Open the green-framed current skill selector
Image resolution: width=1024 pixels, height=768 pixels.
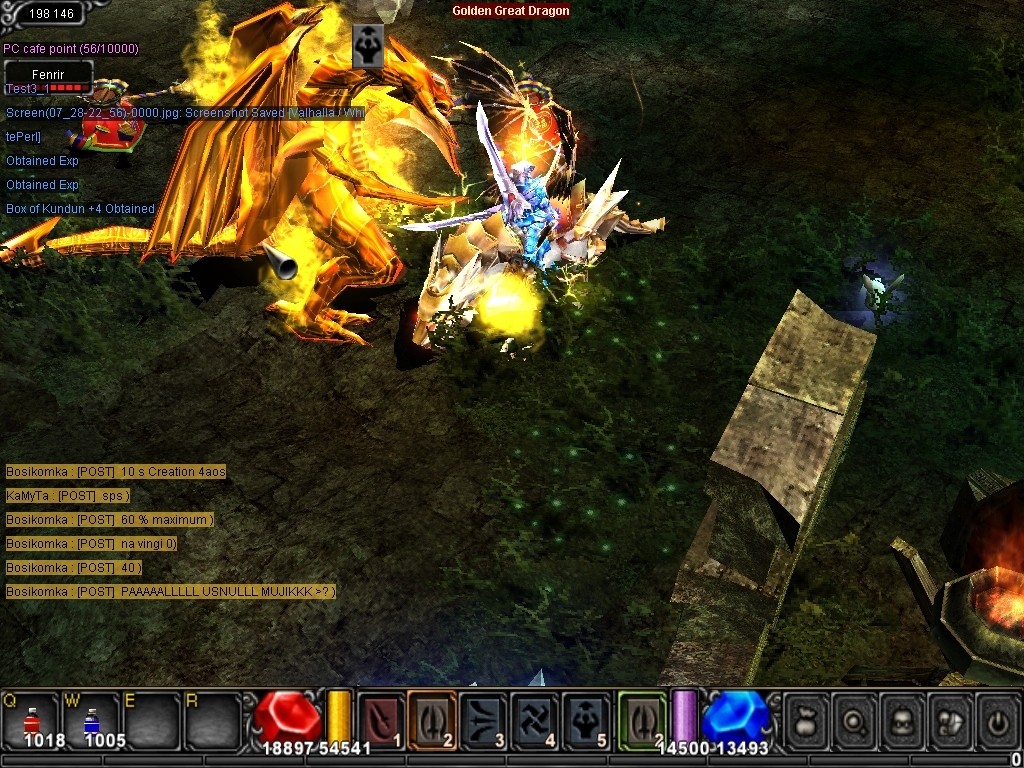(x=641, y=718)
